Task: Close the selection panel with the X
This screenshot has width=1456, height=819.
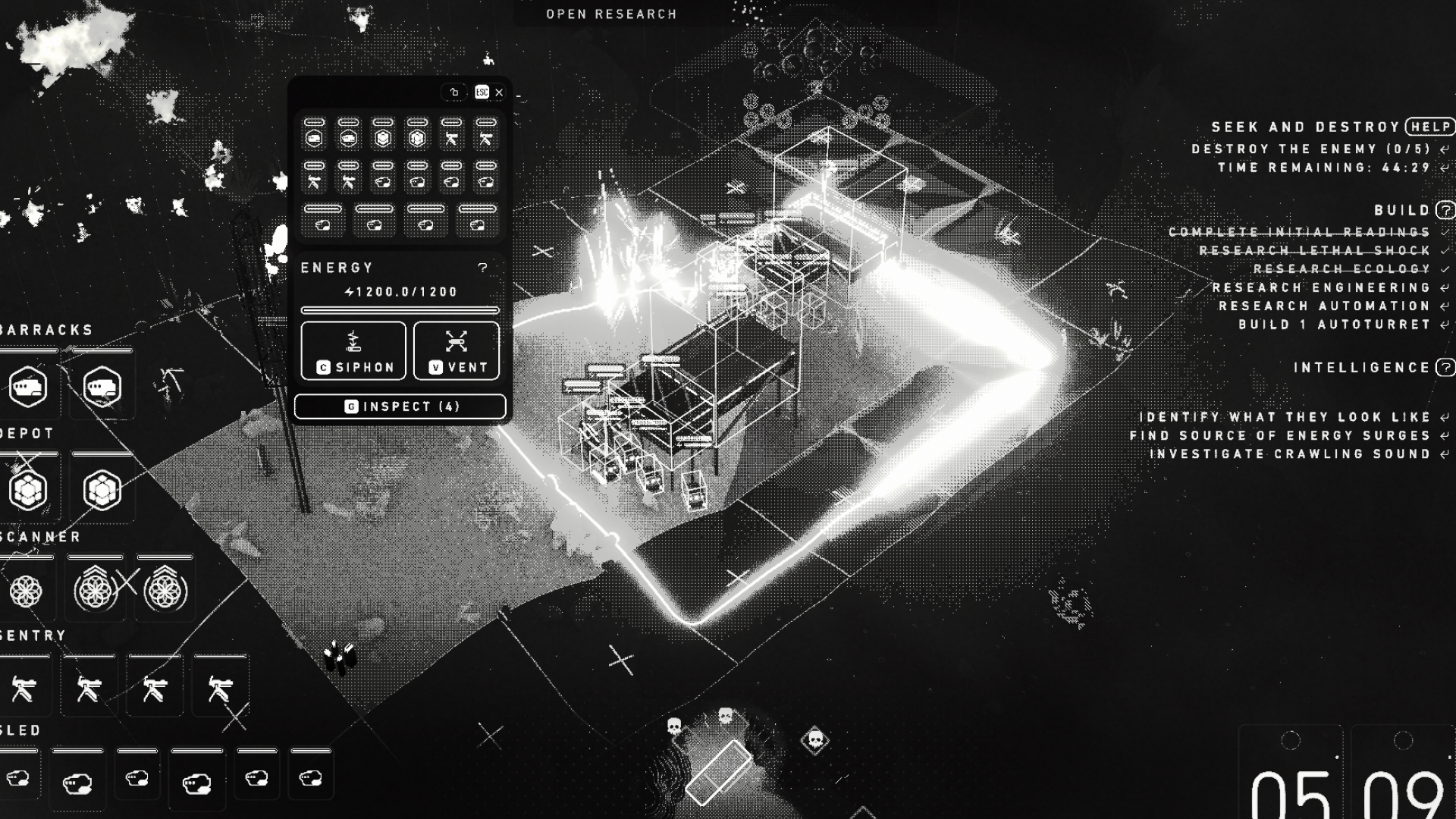Action: click(x=499, y=93)
